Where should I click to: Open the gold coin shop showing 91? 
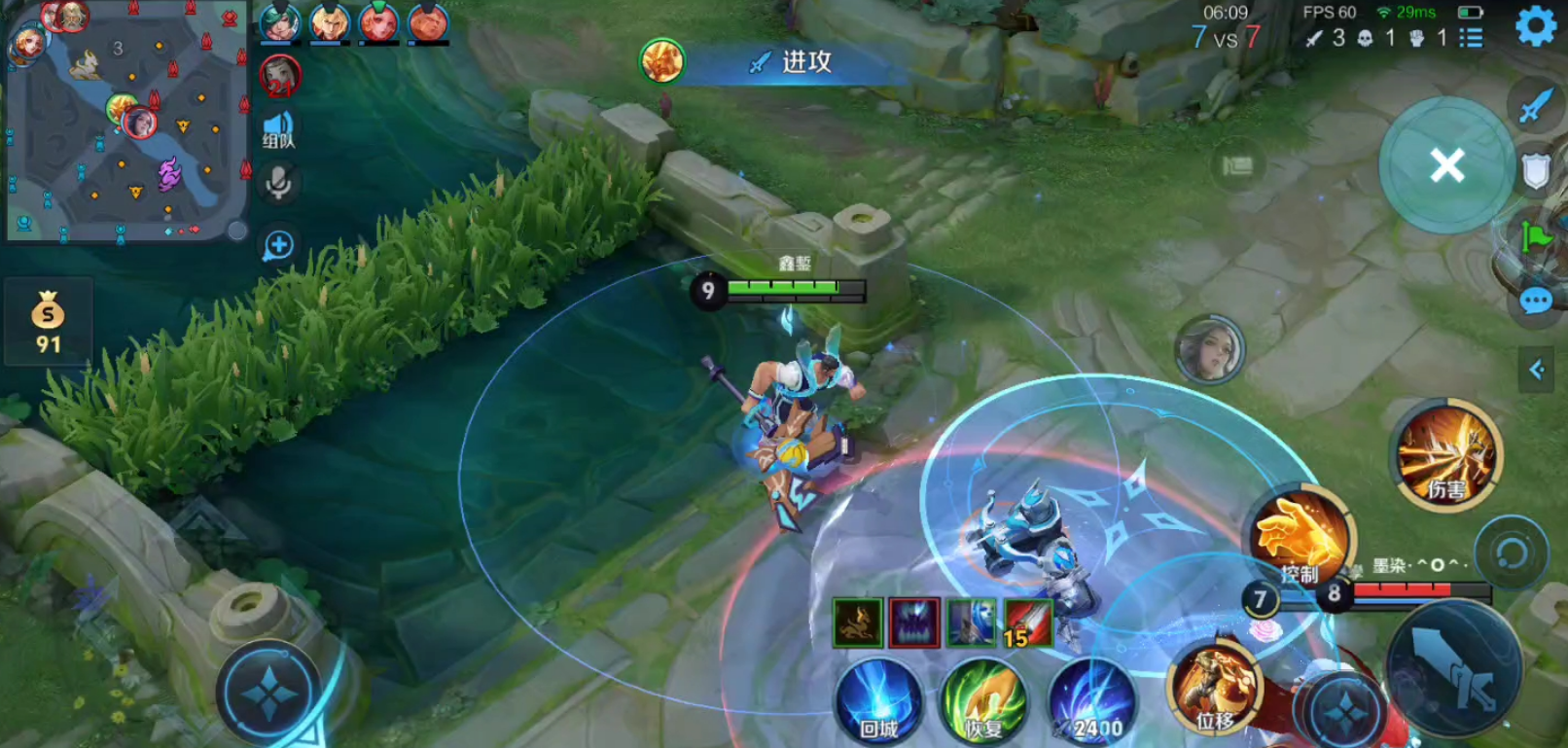pos(48,322)
